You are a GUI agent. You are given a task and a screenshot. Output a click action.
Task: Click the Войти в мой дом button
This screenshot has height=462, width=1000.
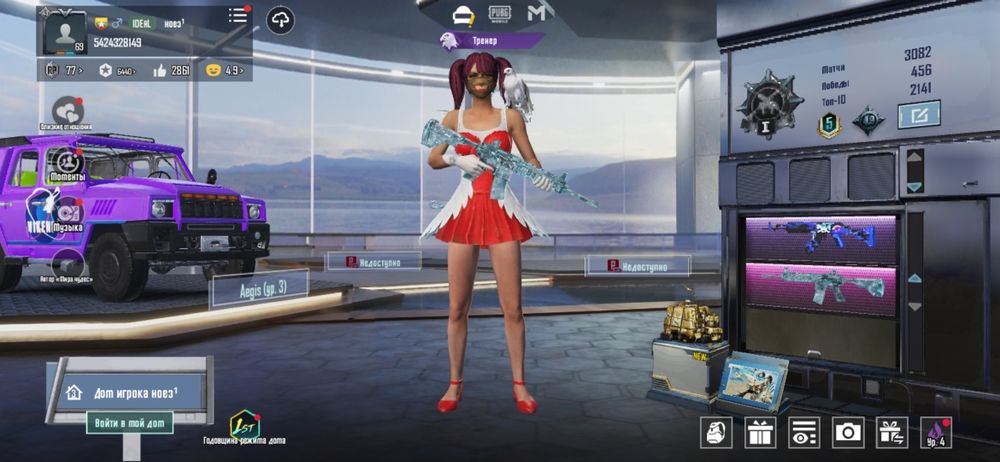(129, 422)
